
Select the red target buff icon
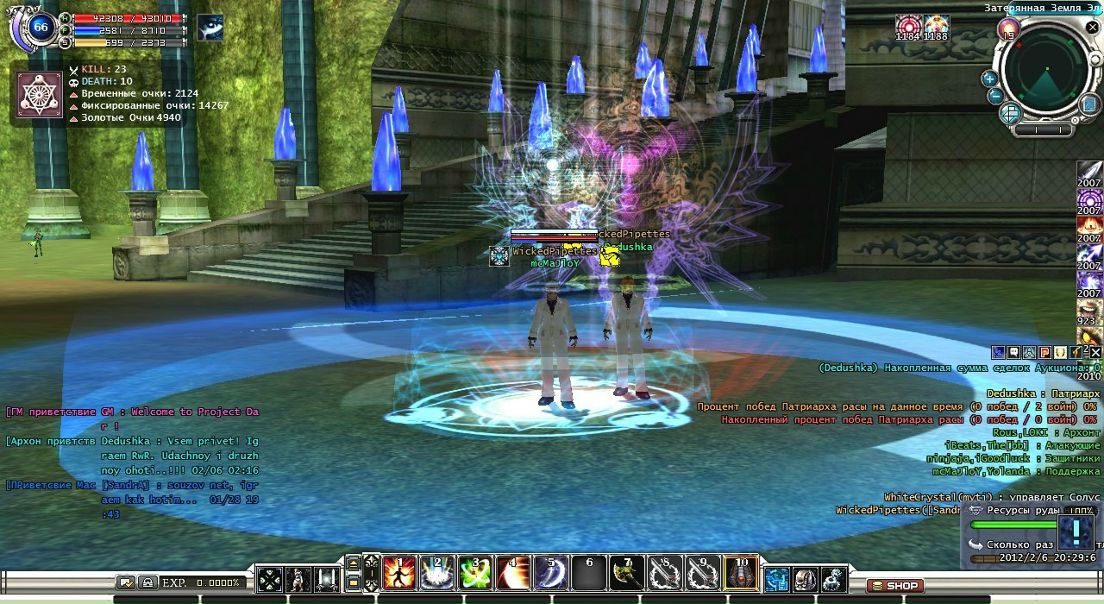tap(908, 26)
